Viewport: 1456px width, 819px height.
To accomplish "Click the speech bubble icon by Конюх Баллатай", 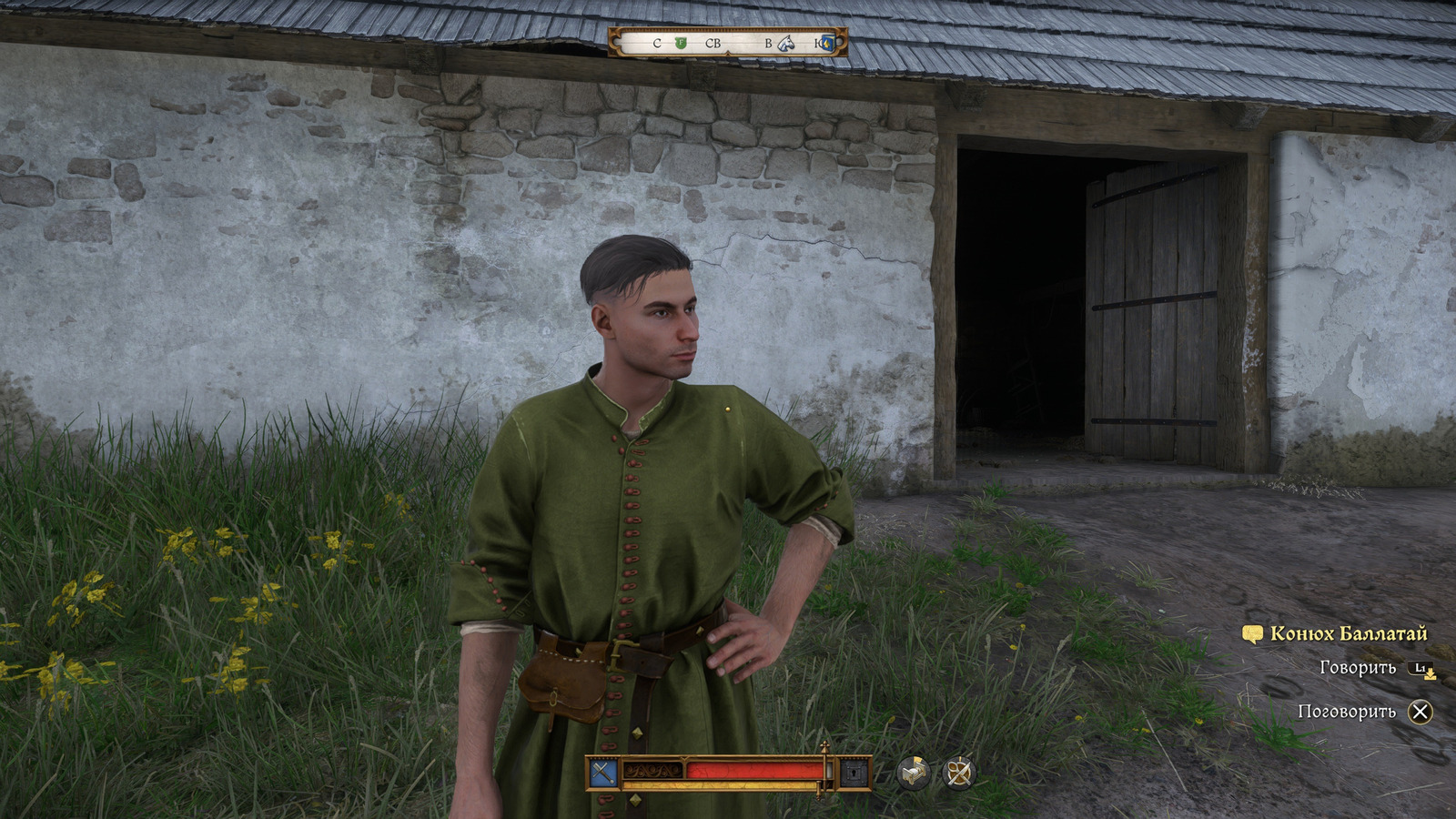I will tap(1252, 633).
